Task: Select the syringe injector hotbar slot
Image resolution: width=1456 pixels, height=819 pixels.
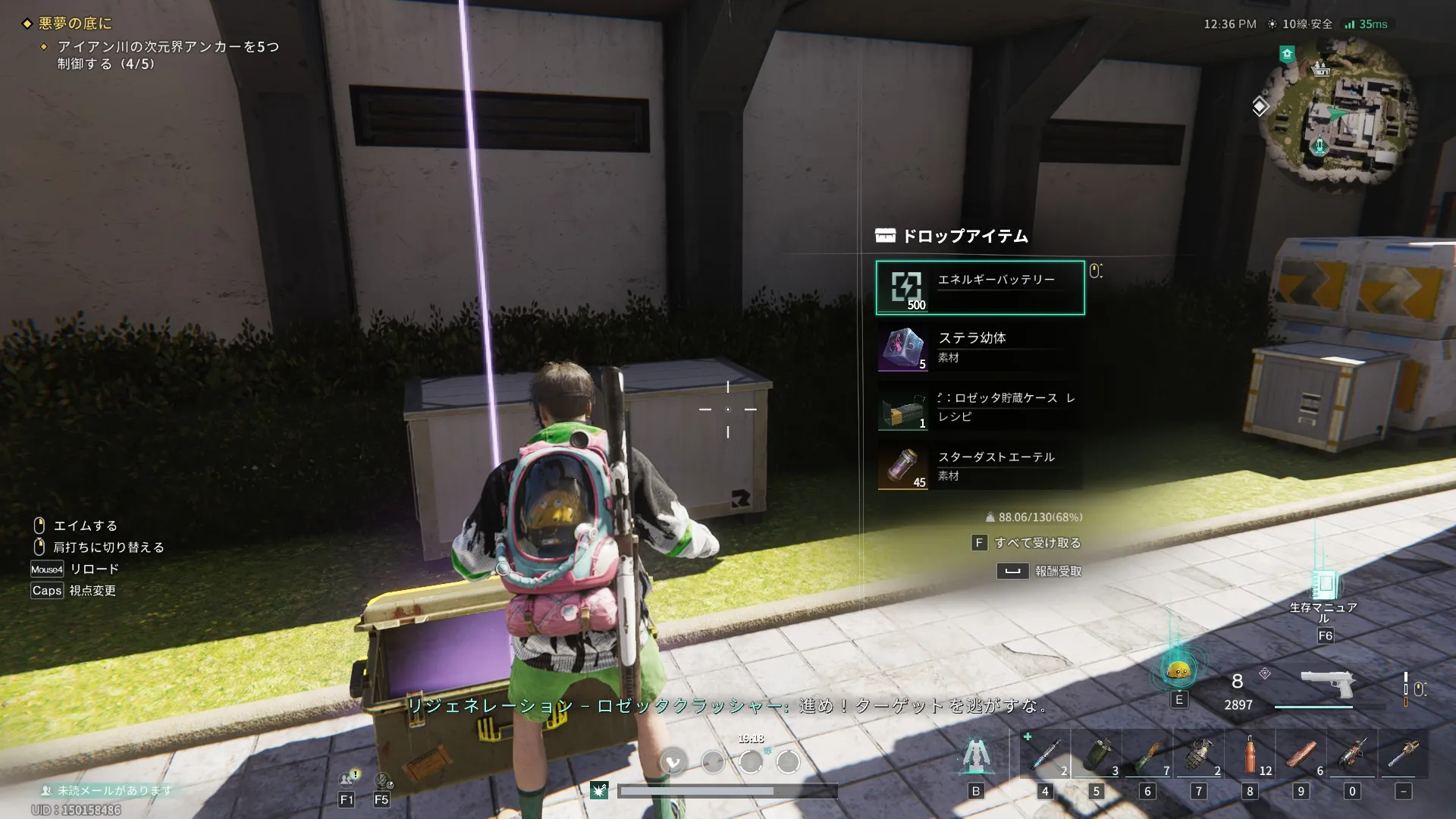Action: (x=1046, y=754)
